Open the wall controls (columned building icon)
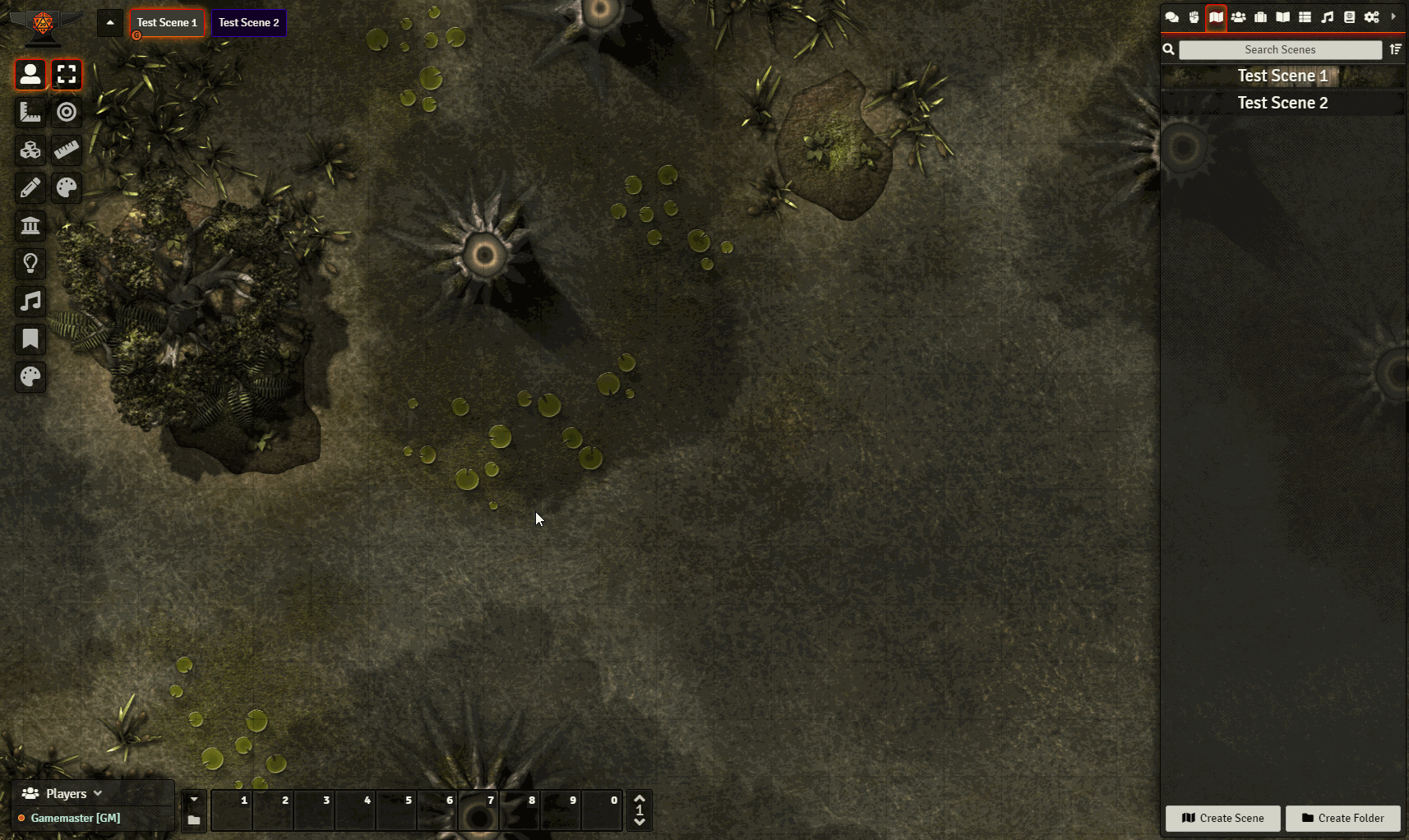 coord(30,226)
